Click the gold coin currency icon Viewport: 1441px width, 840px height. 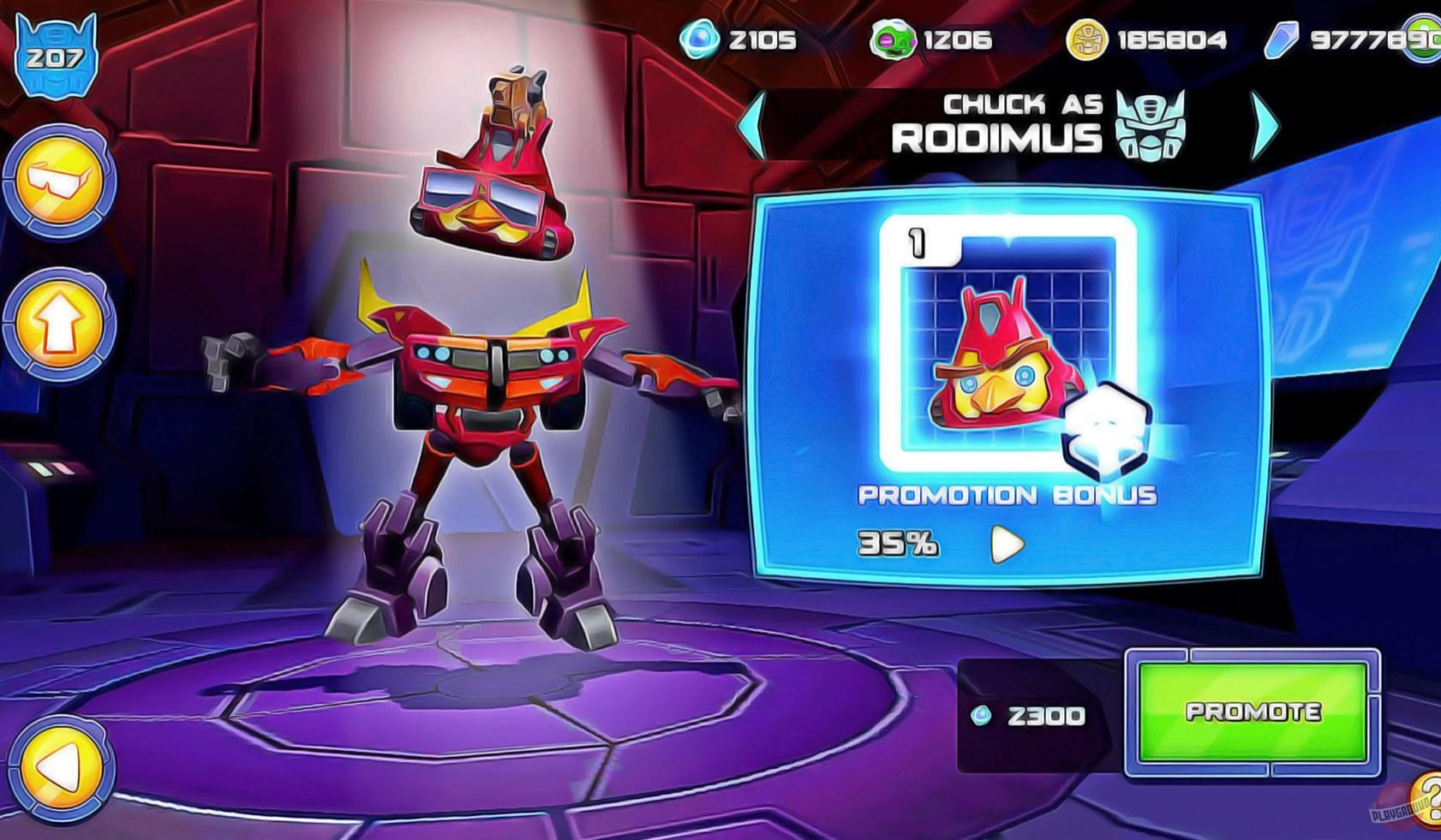1087,37
